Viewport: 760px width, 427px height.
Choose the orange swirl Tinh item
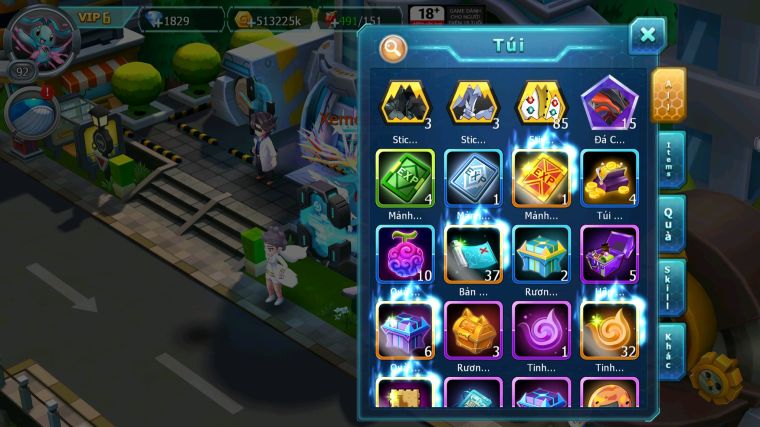pos(610,330)
